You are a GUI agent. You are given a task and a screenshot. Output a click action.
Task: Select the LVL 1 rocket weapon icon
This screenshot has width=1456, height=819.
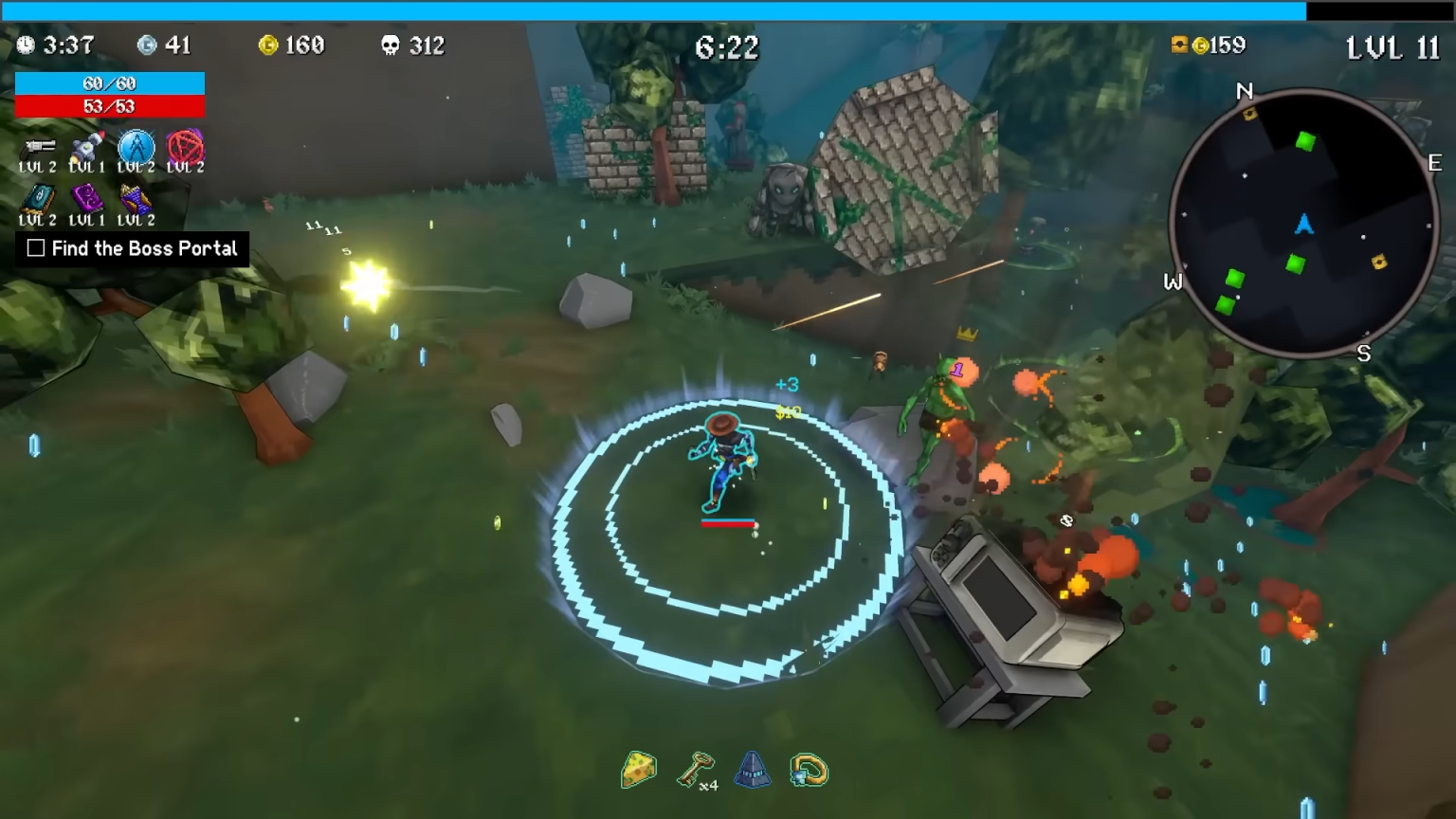[85, 148]
